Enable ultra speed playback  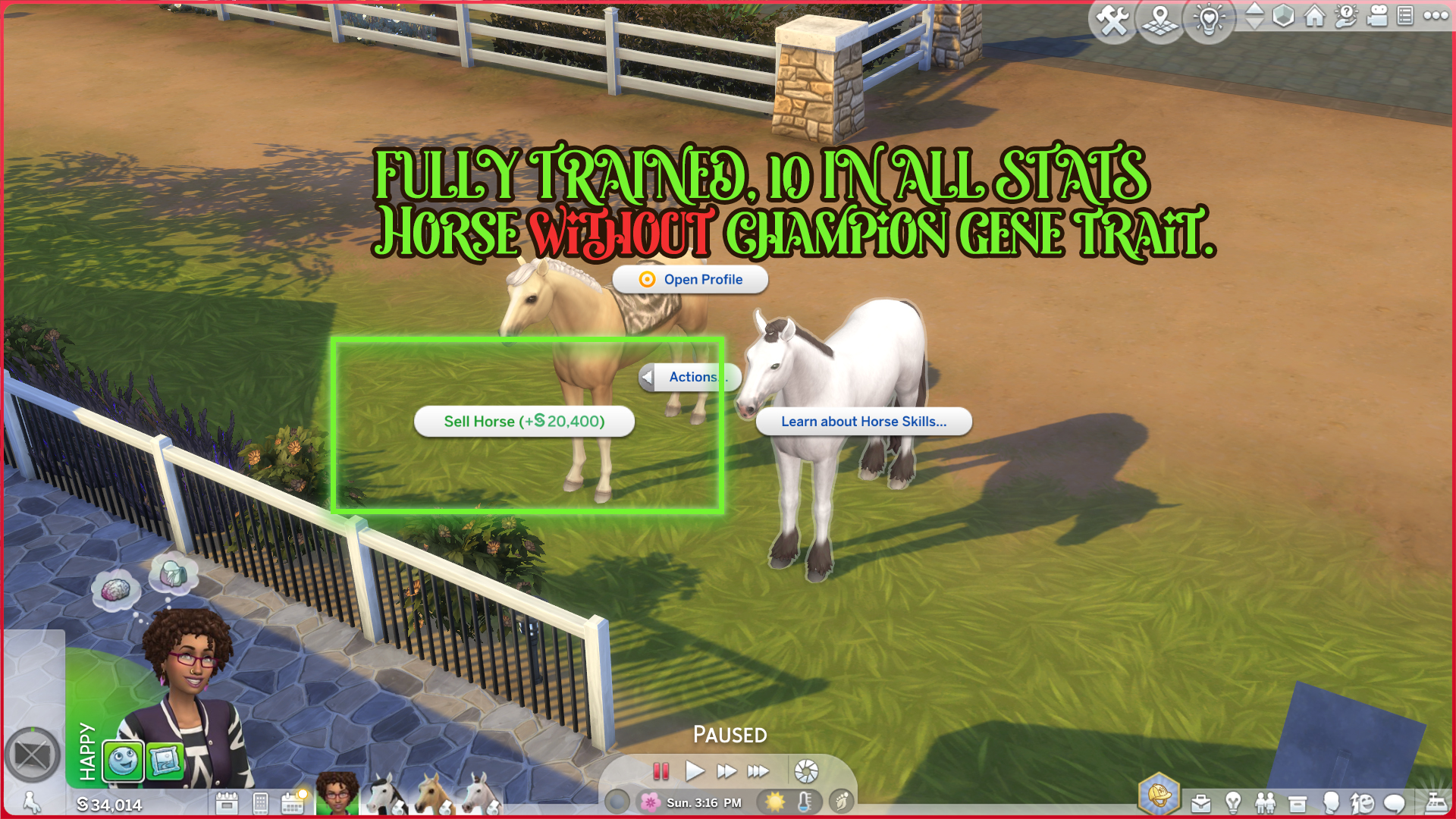pyautogui.click(x=757, y=770)
